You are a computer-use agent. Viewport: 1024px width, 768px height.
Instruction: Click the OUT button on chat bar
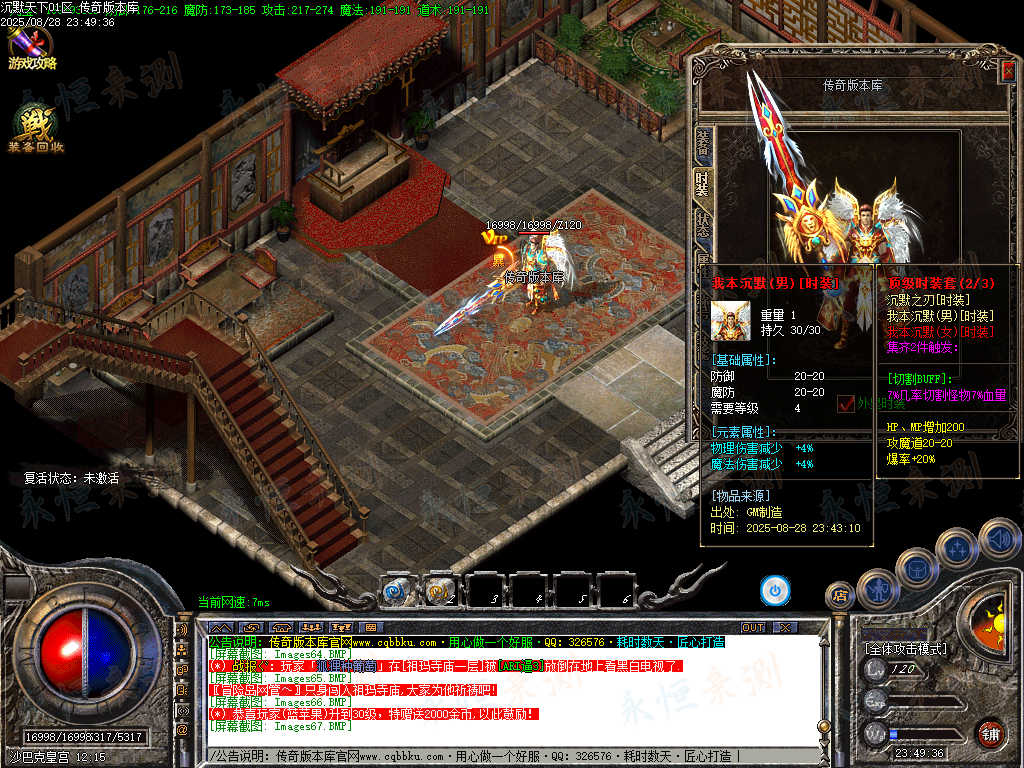click(x=752, y=627)
